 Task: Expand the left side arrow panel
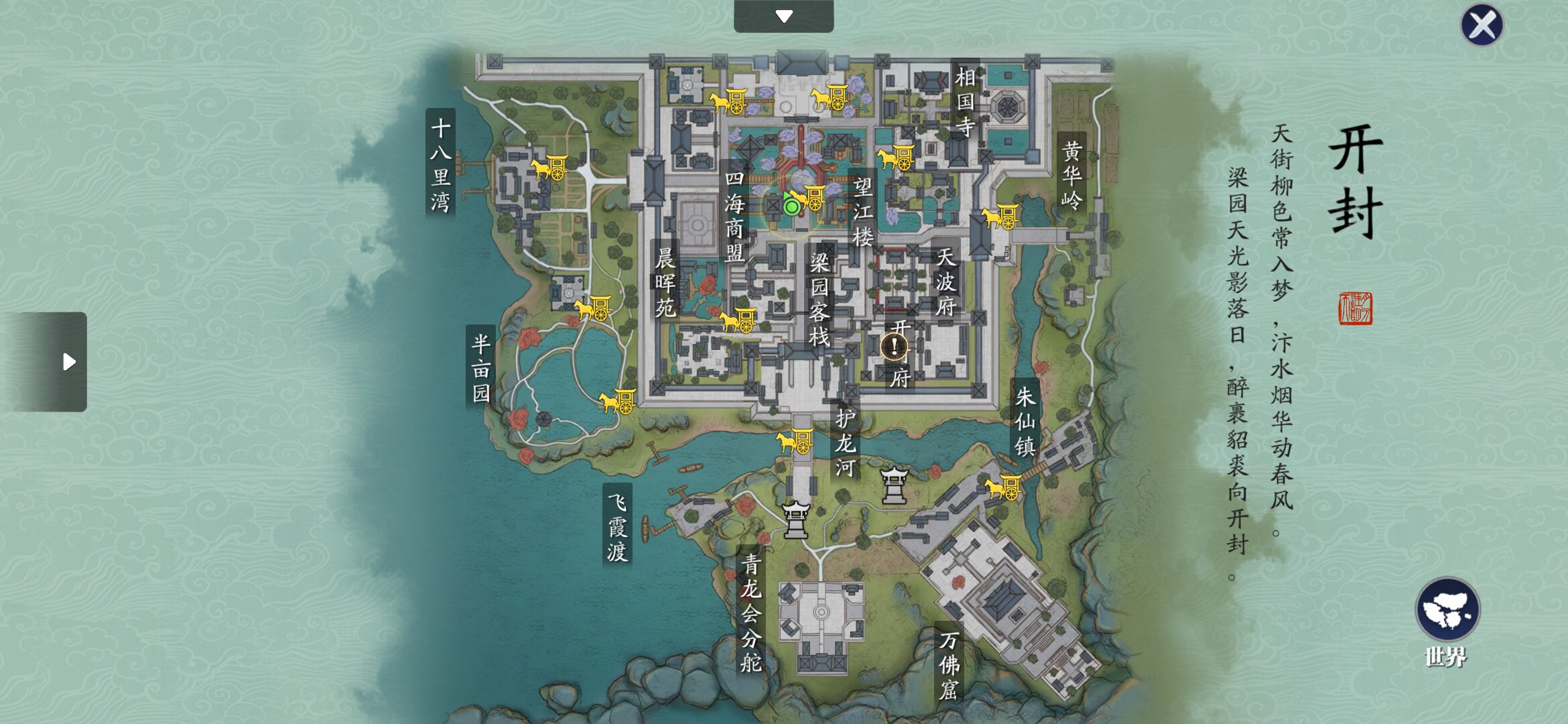68,362
